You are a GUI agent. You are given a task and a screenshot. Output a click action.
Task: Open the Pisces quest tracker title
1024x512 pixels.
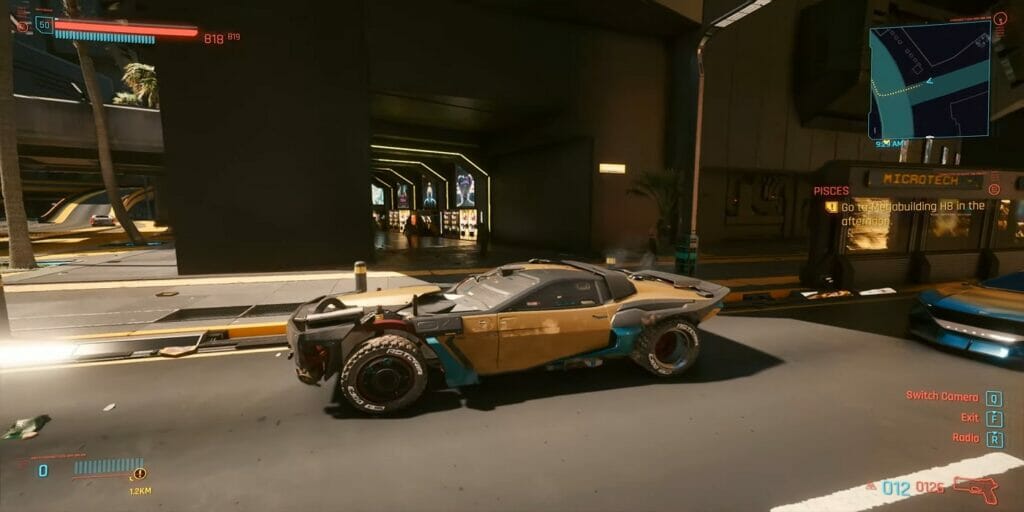click(x=831, y=190)
